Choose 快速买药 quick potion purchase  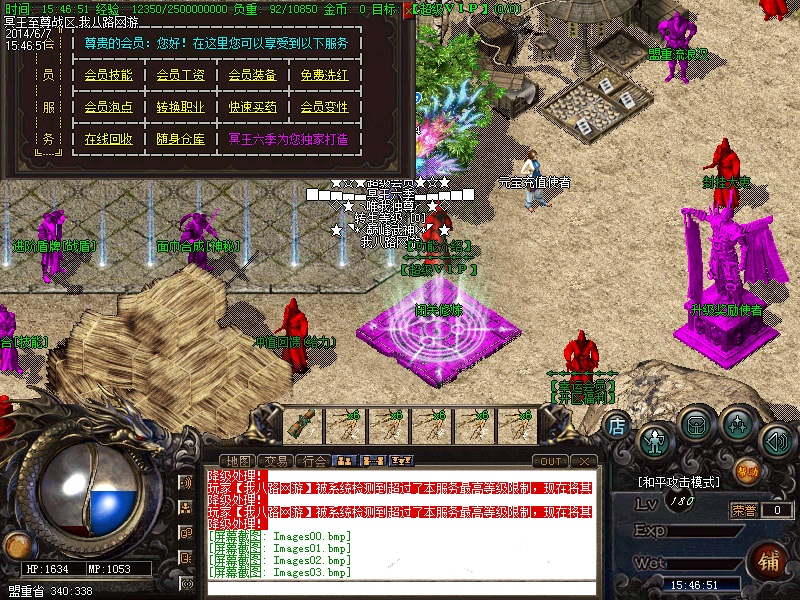(x=252, y=107)
